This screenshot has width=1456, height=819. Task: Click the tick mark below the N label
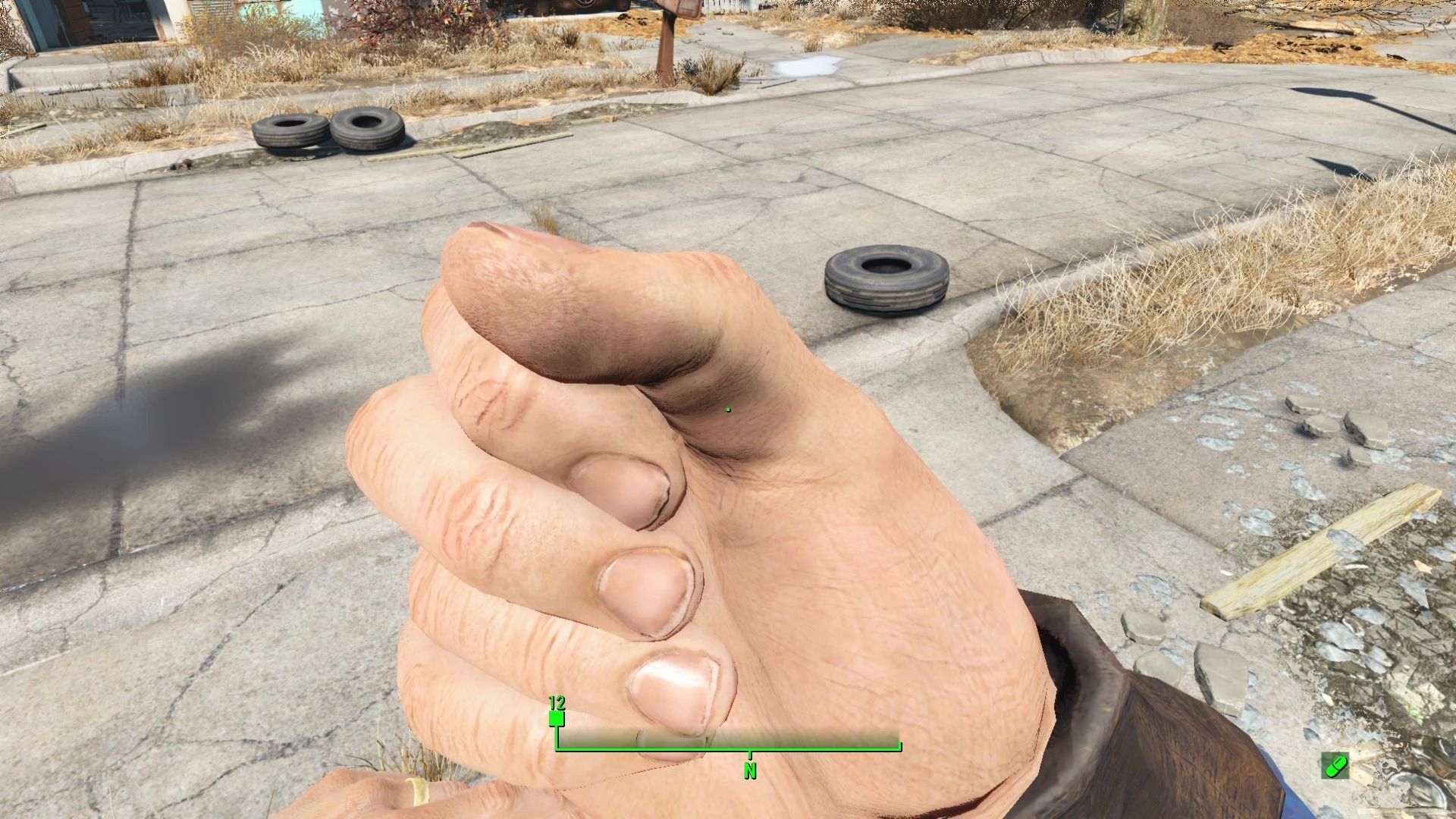click(x=751, y=756)
